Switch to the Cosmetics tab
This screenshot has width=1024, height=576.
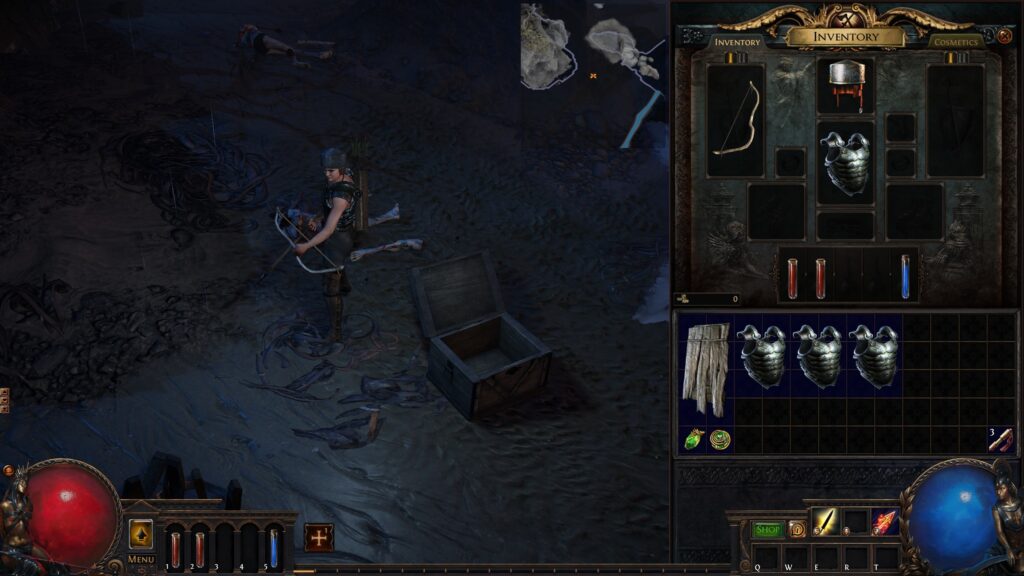(x=955, y=42)
